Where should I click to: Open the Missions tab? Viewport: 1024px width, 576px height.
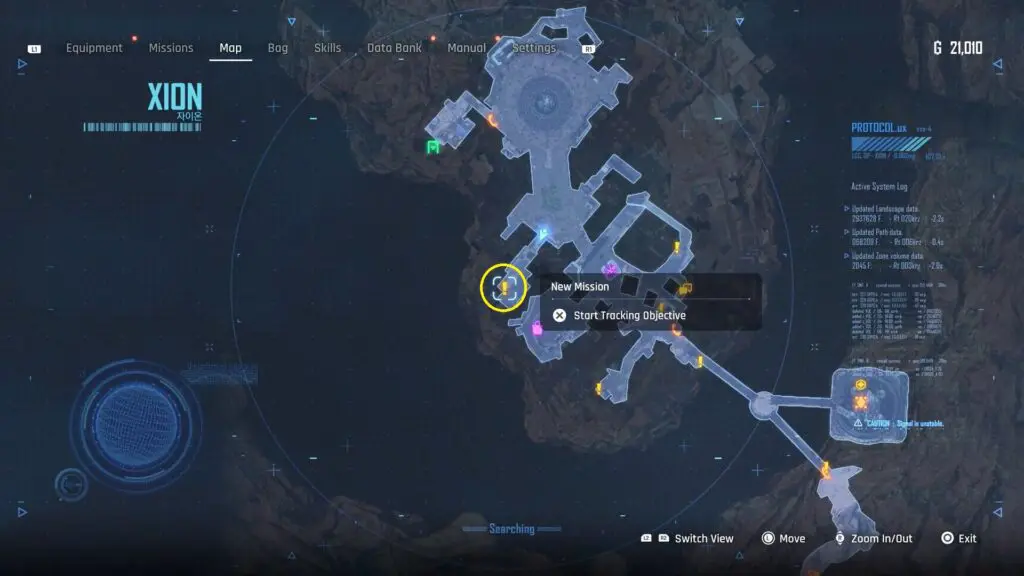[x=171, y=48]
